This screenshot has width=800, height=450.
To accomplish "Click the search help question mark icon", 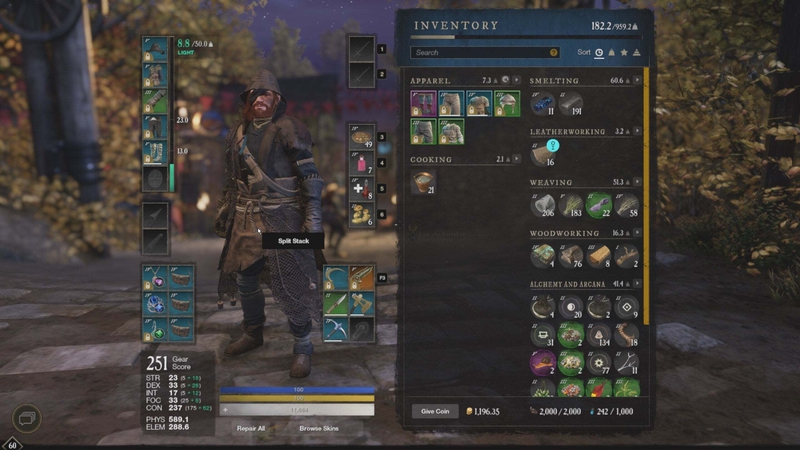I will 554,52.
